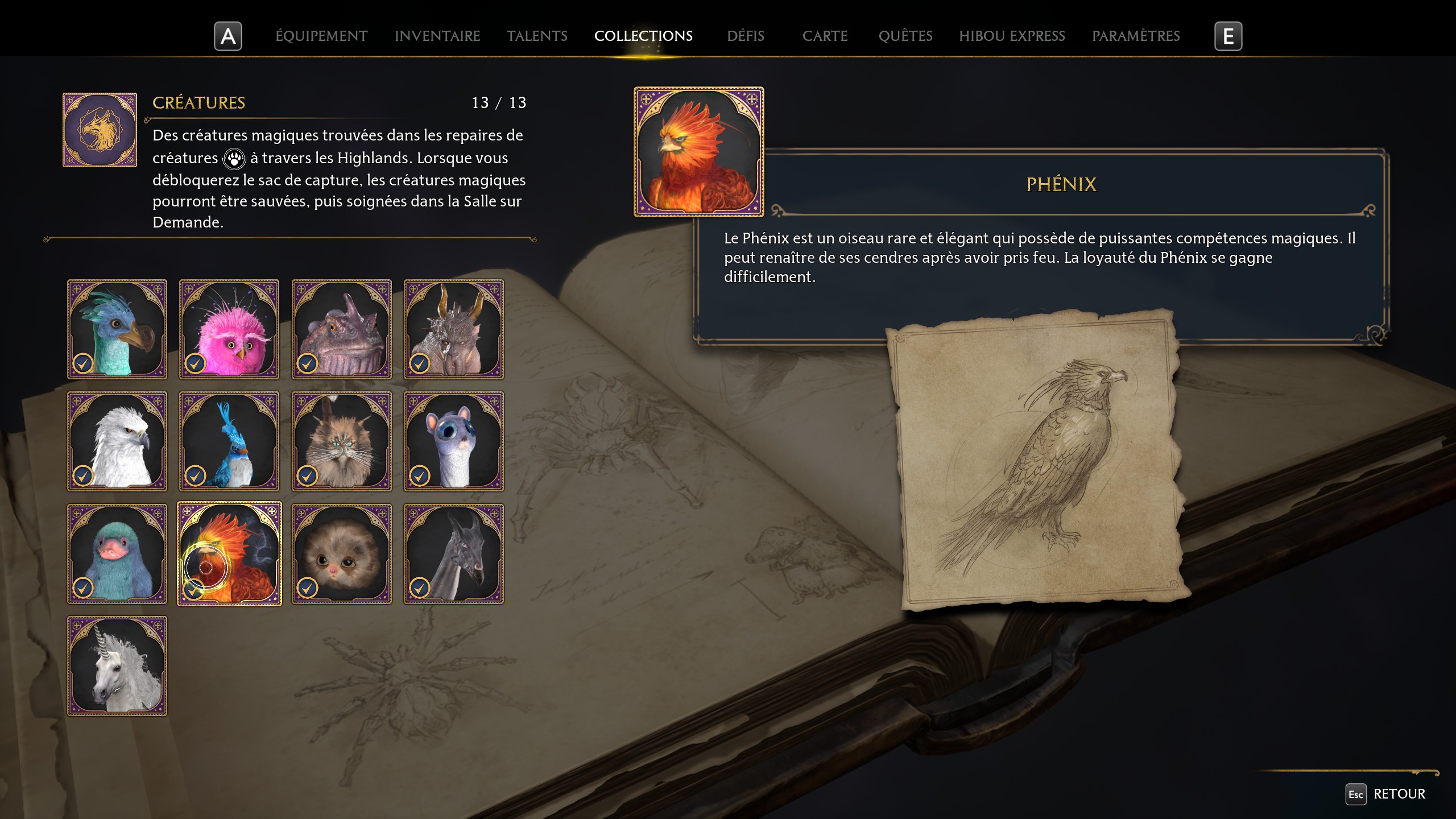Switch to the DÉFIS tab
This screenshot has width=1456, height=819.
pos(745,36)
